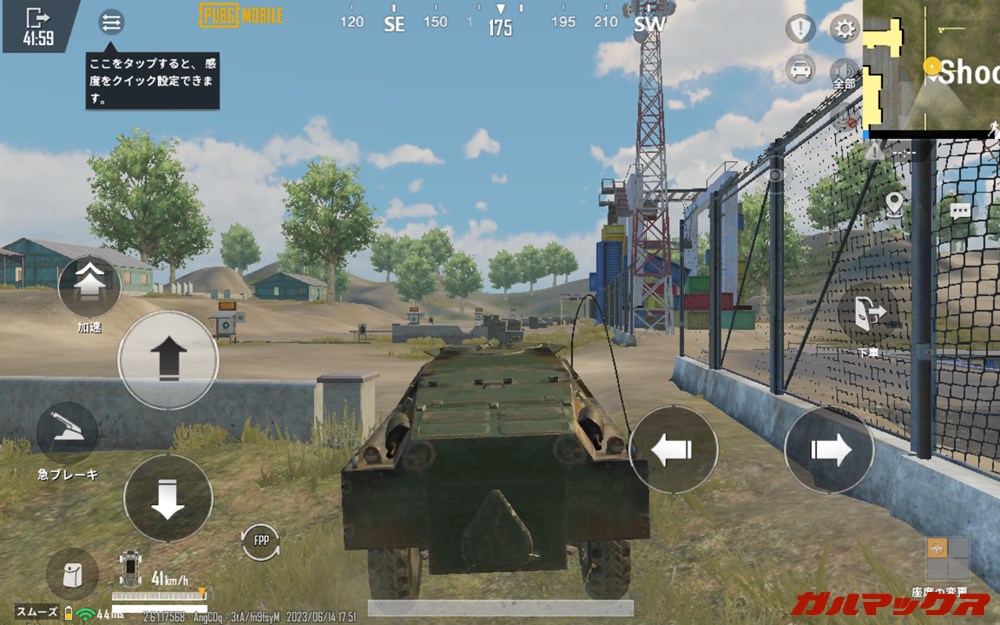Image resolution: width=1000 pixels, height=625 pixels.
Task: Expand the minimap
Action: [x=931, y=64]
